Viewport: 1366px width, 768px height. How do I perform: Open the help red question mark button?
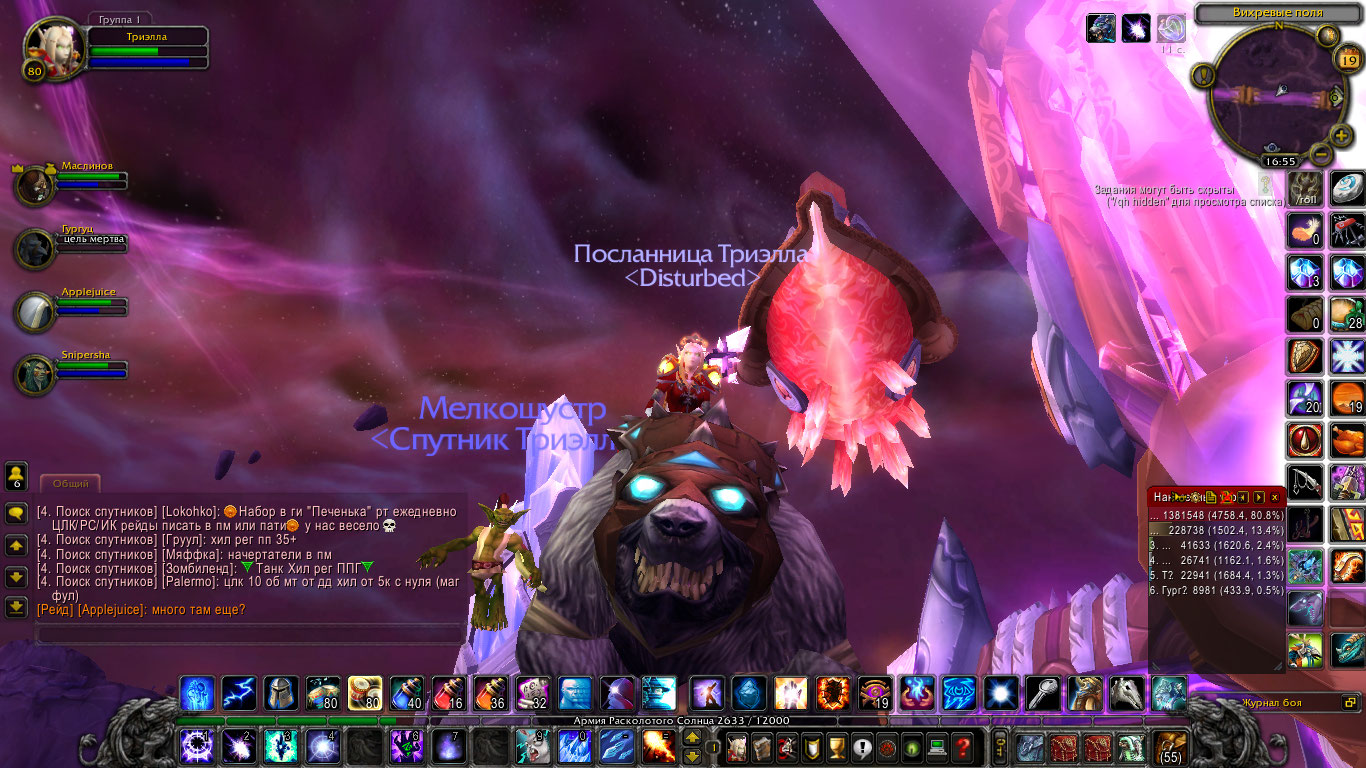[x=962, y=746]
